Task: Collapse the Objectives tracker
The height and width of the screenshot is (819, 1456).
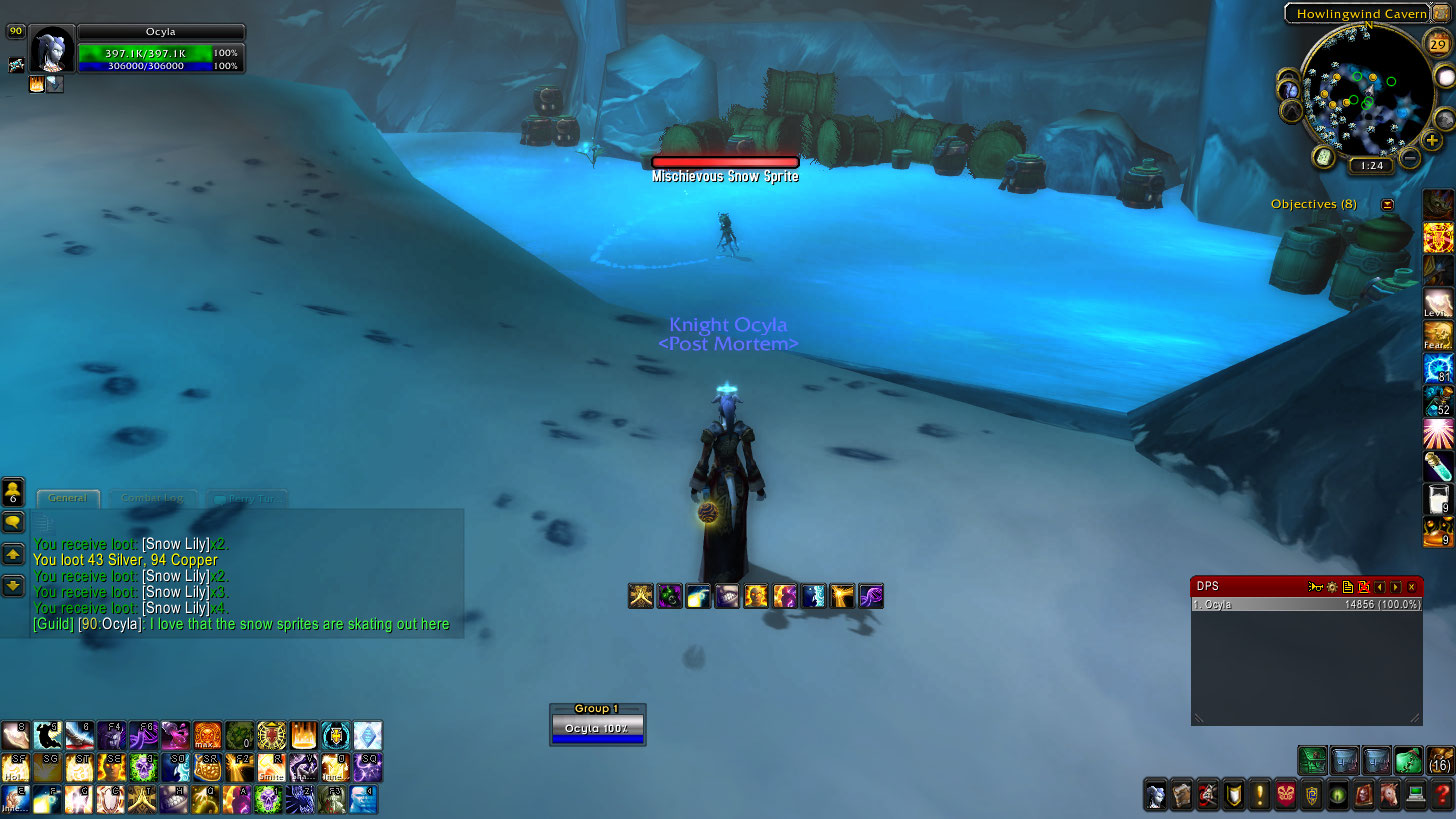Action: pos(1387,204)
